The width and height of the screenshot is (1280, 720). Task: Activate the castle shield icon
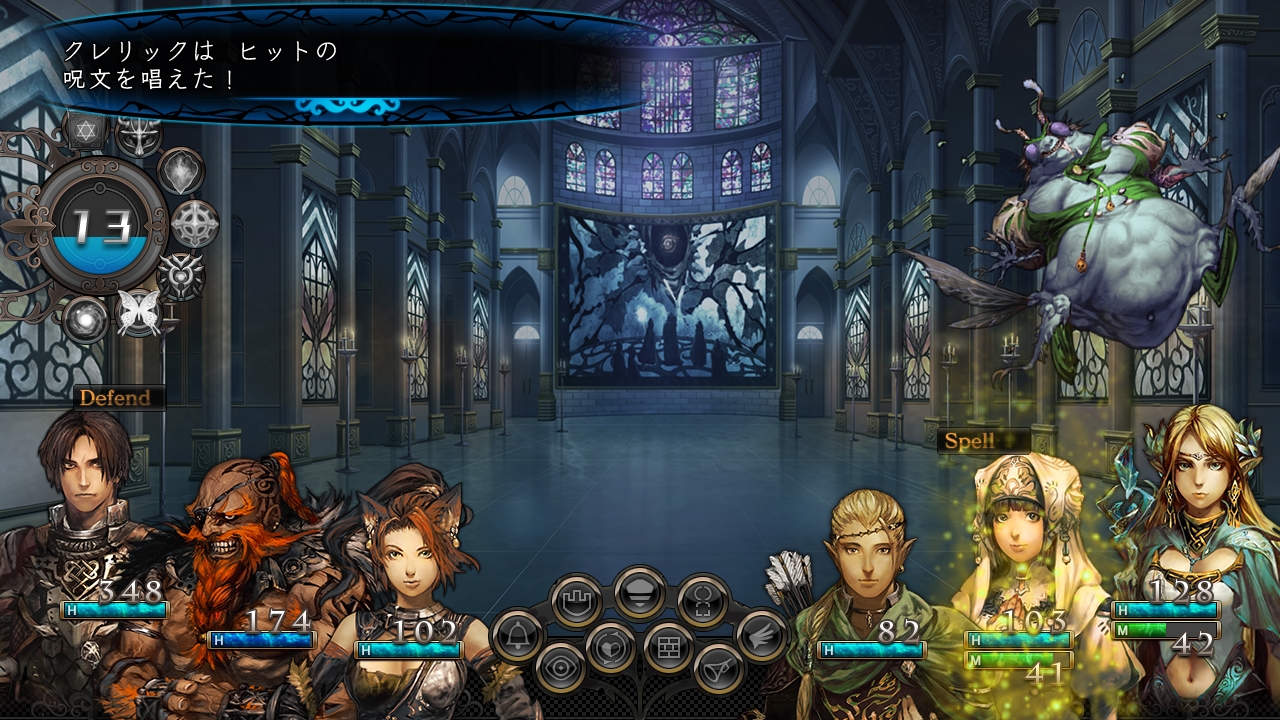pos(577,600)
